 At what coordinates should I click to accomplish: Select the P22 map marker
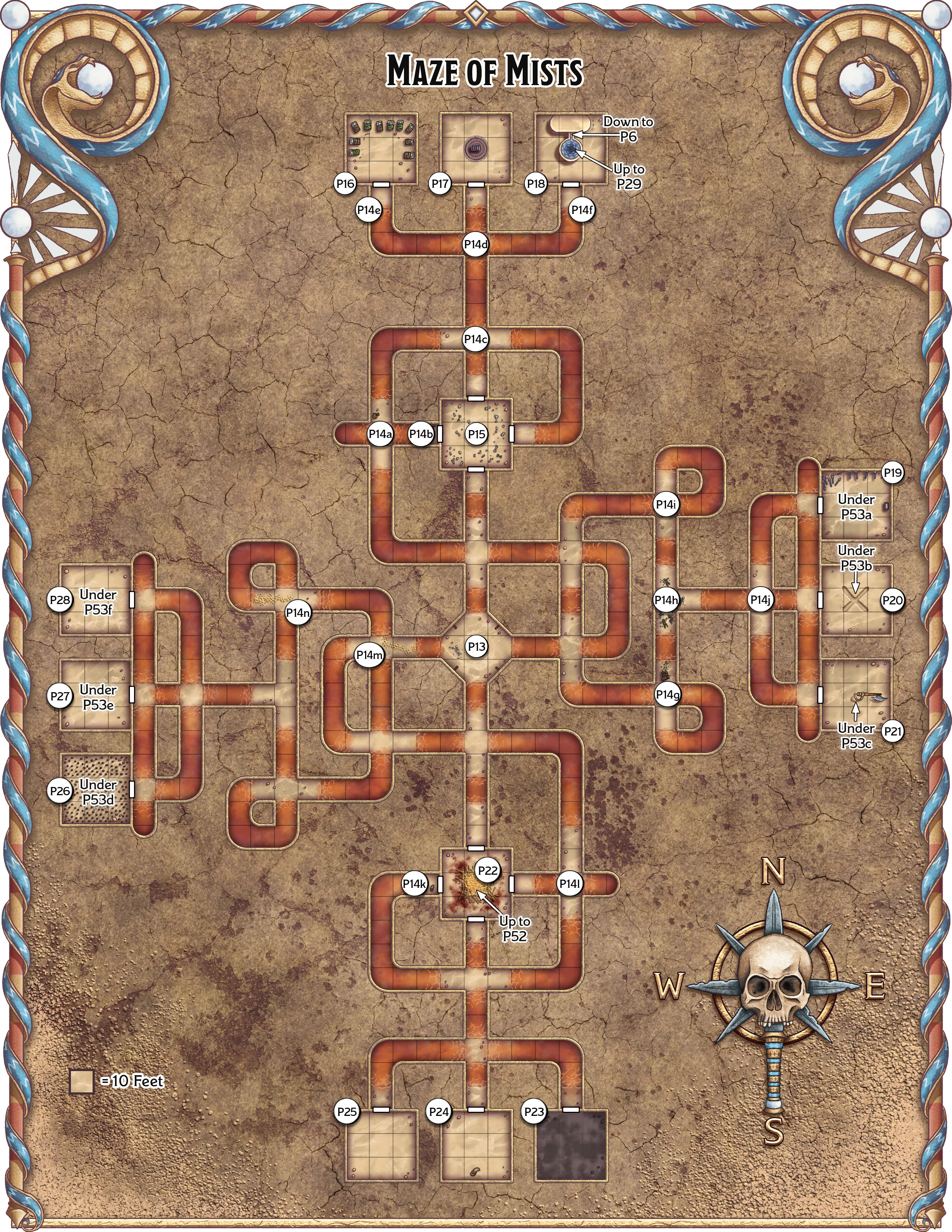pos(488,870)
